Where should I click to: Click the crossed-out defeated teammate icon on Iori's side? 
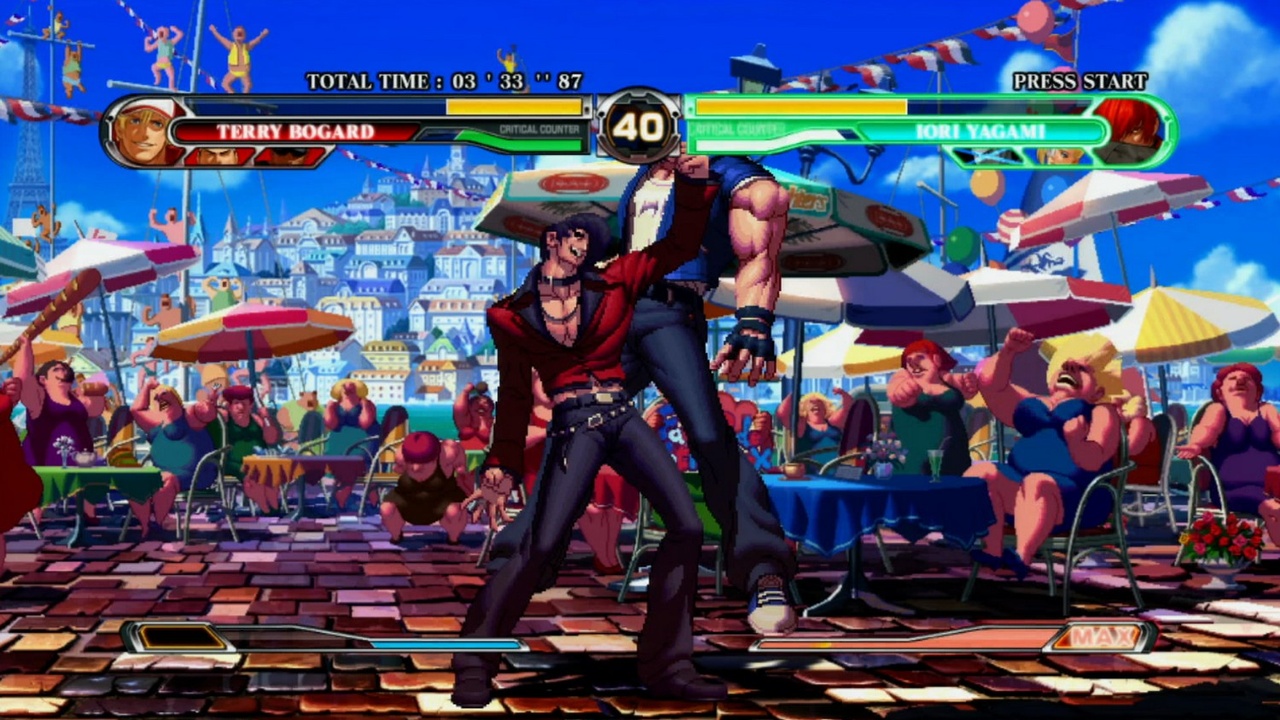tap(985, 157)
